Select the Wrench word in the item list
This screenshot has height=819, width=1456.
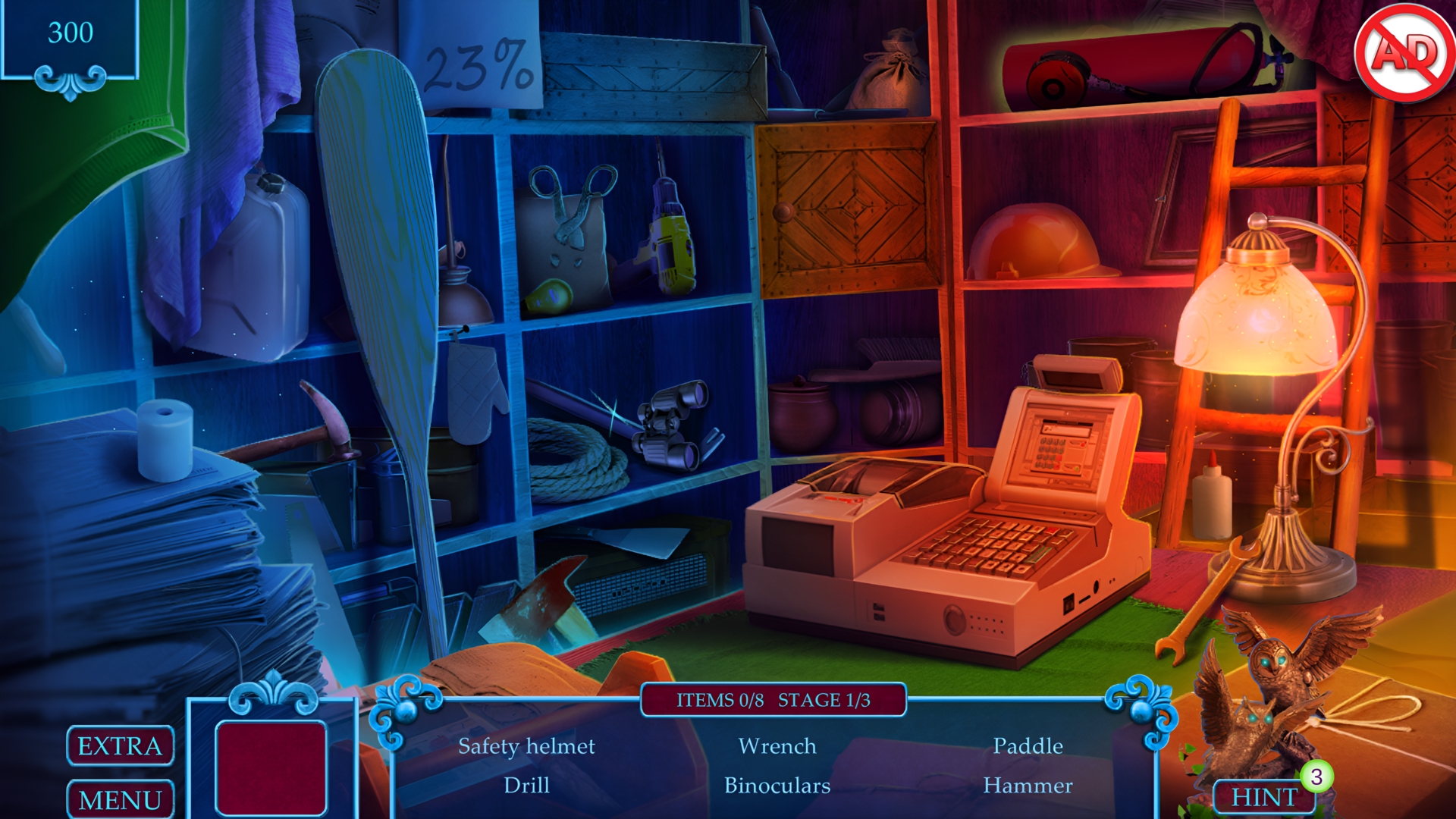pos(778,745)
